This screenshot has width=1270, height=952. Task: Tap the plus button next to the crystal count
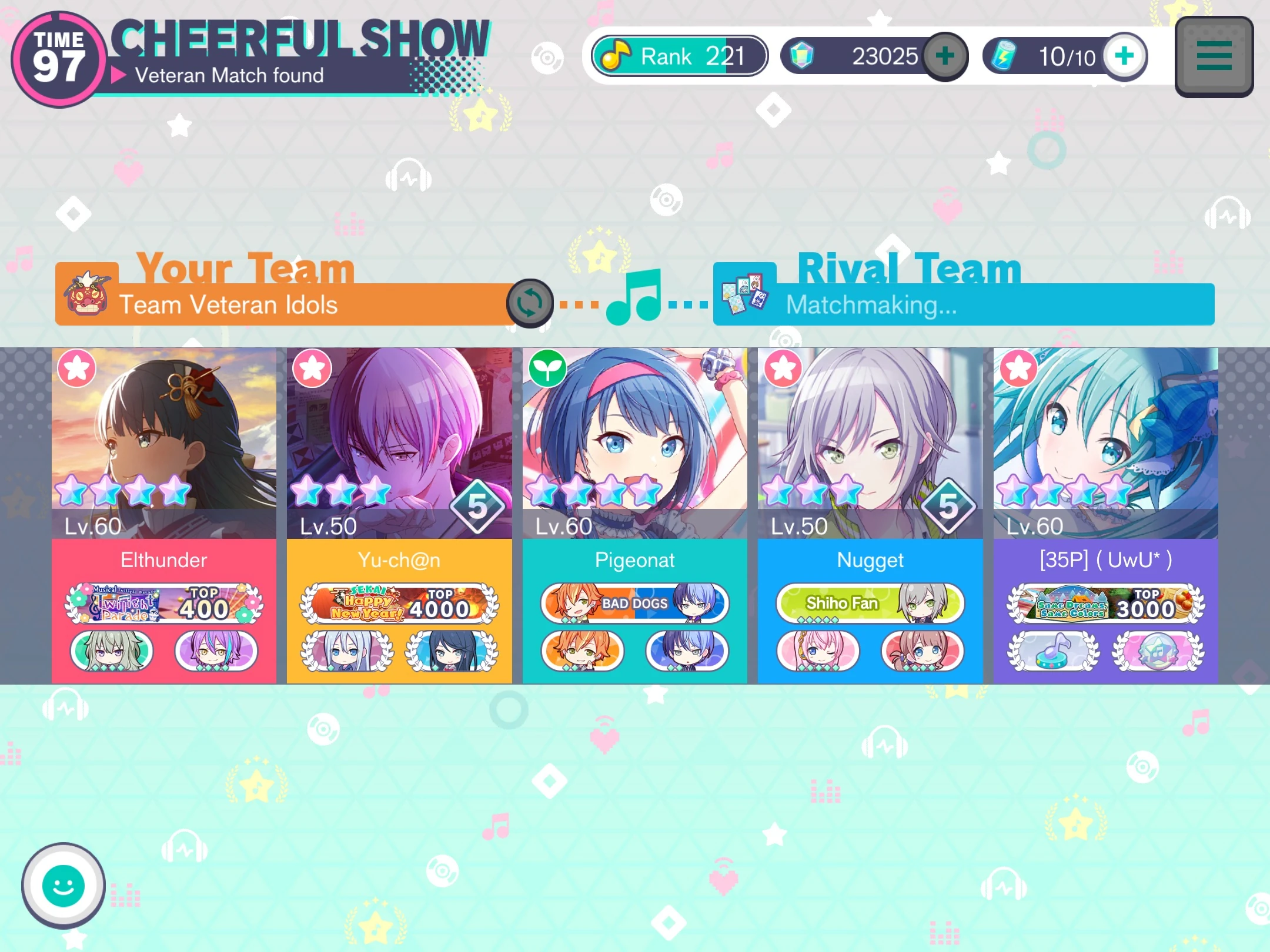[x=944, y=56]
